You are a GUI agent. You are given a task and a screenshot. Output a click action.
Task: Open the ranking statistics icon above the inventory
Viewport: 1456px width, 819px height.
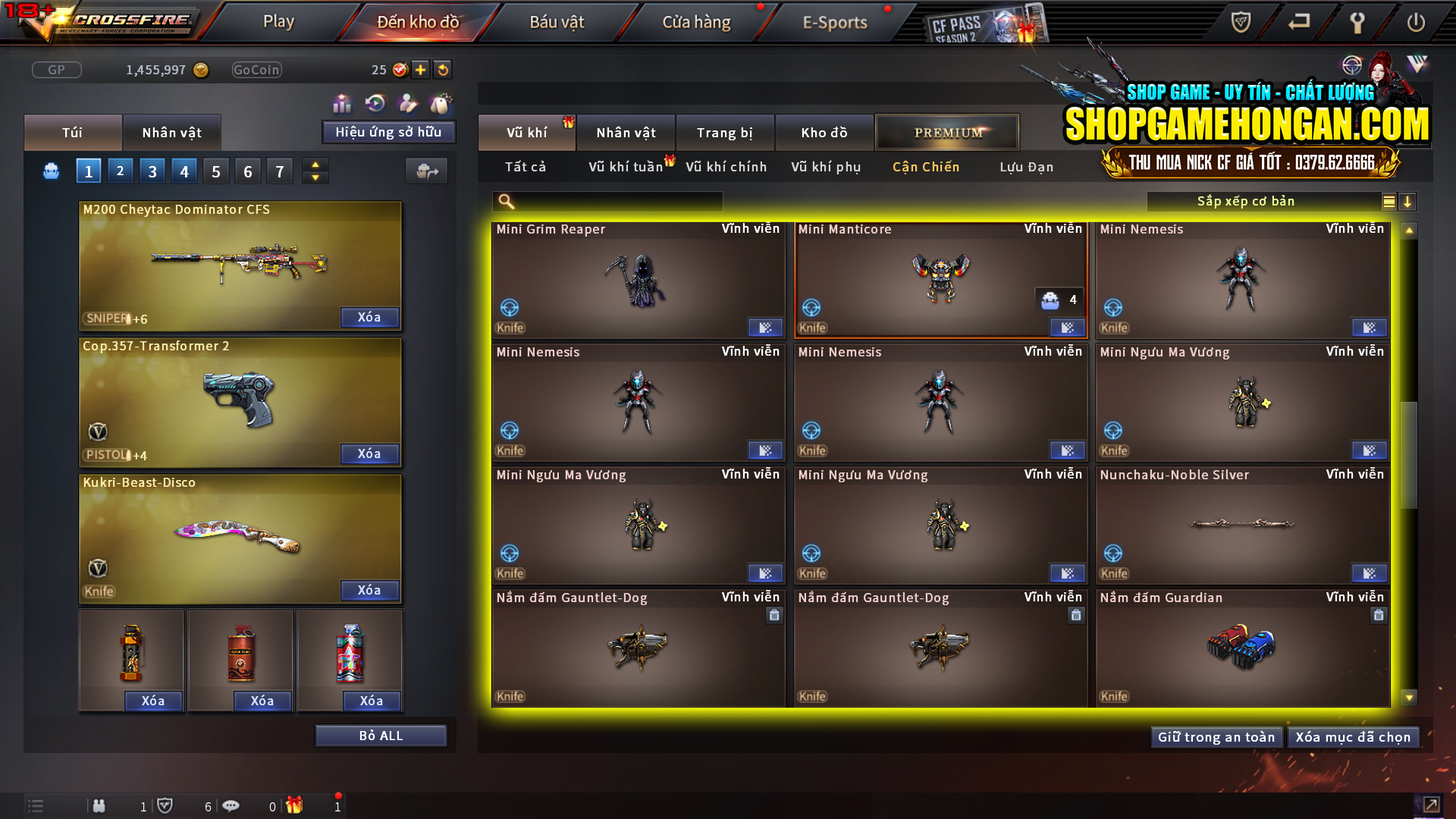click(x=342, y=102)
